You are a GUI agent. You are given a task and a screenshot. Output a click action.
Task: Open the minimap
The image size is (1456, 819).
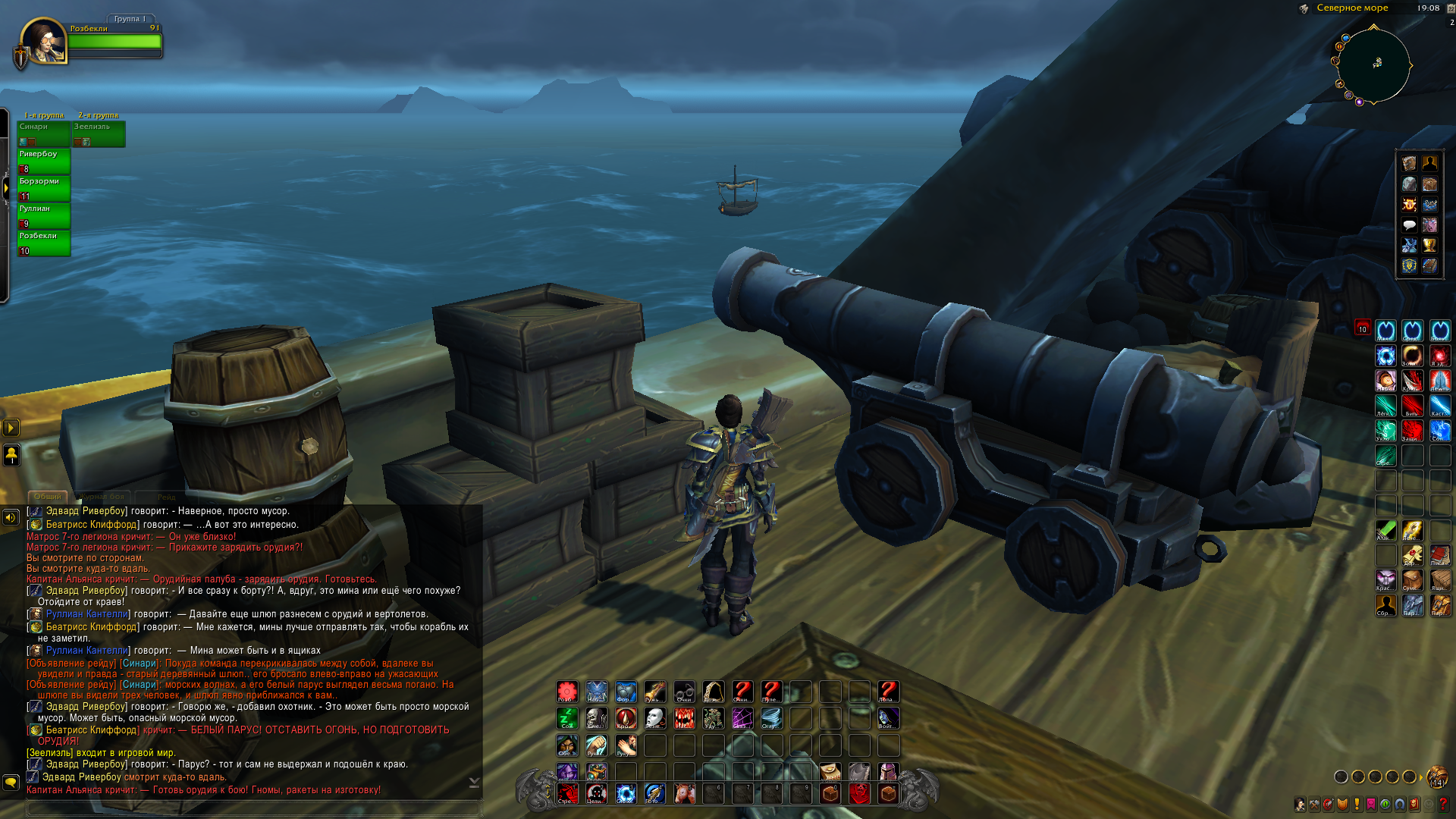pyautogui.click(x=1373, y=65)
